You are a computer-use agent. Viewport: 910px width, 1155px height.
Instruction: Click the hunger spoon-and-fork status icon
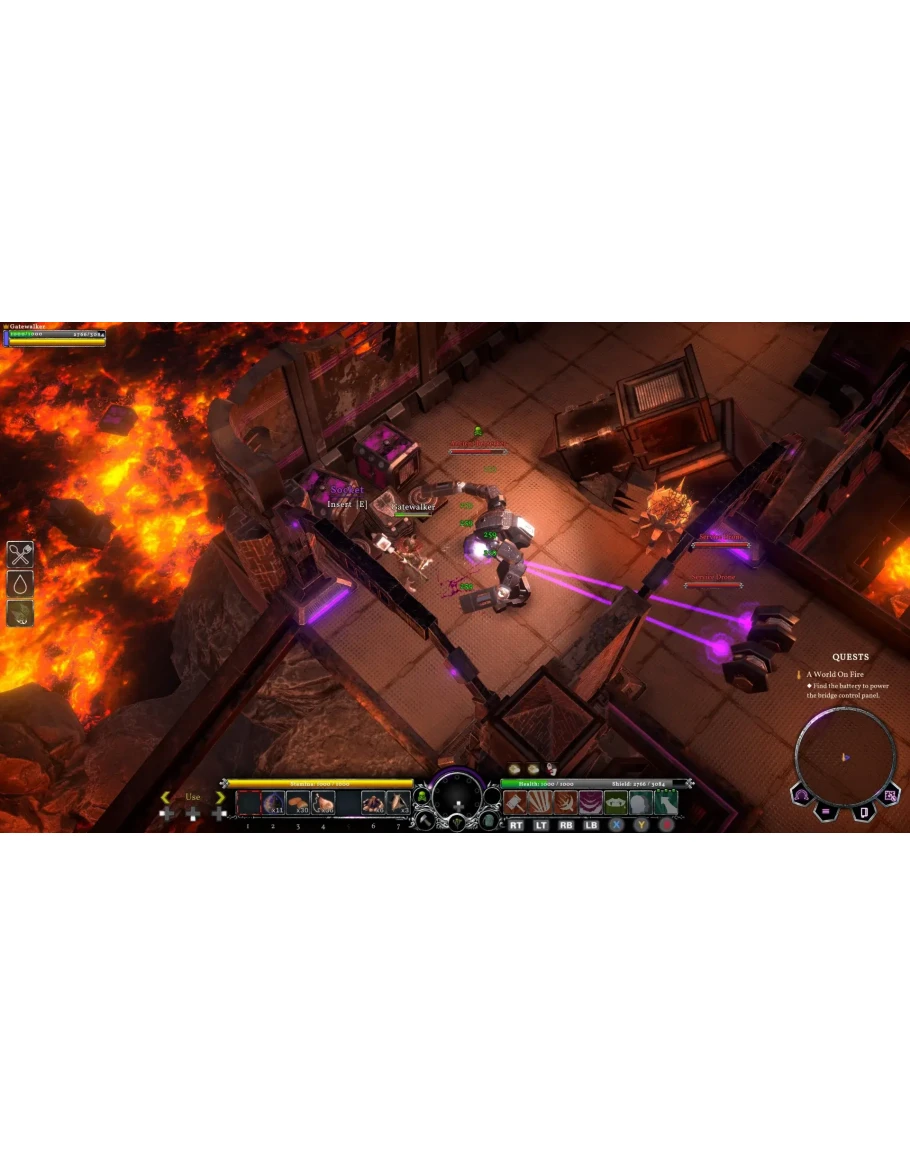[x=20, y=554]
